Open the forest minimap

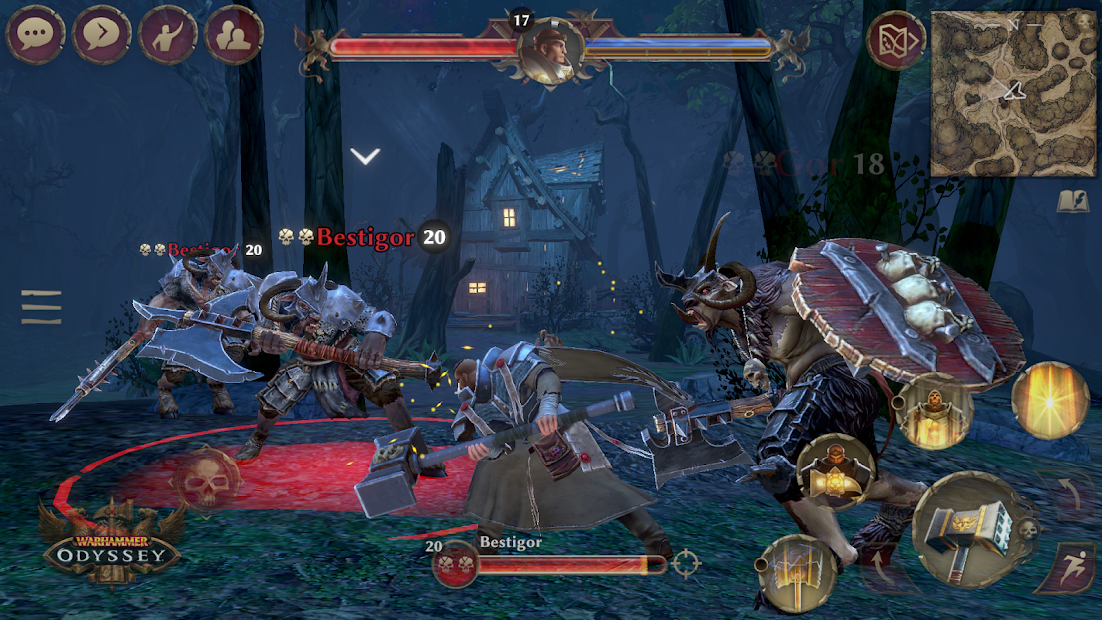[1014, 93]
